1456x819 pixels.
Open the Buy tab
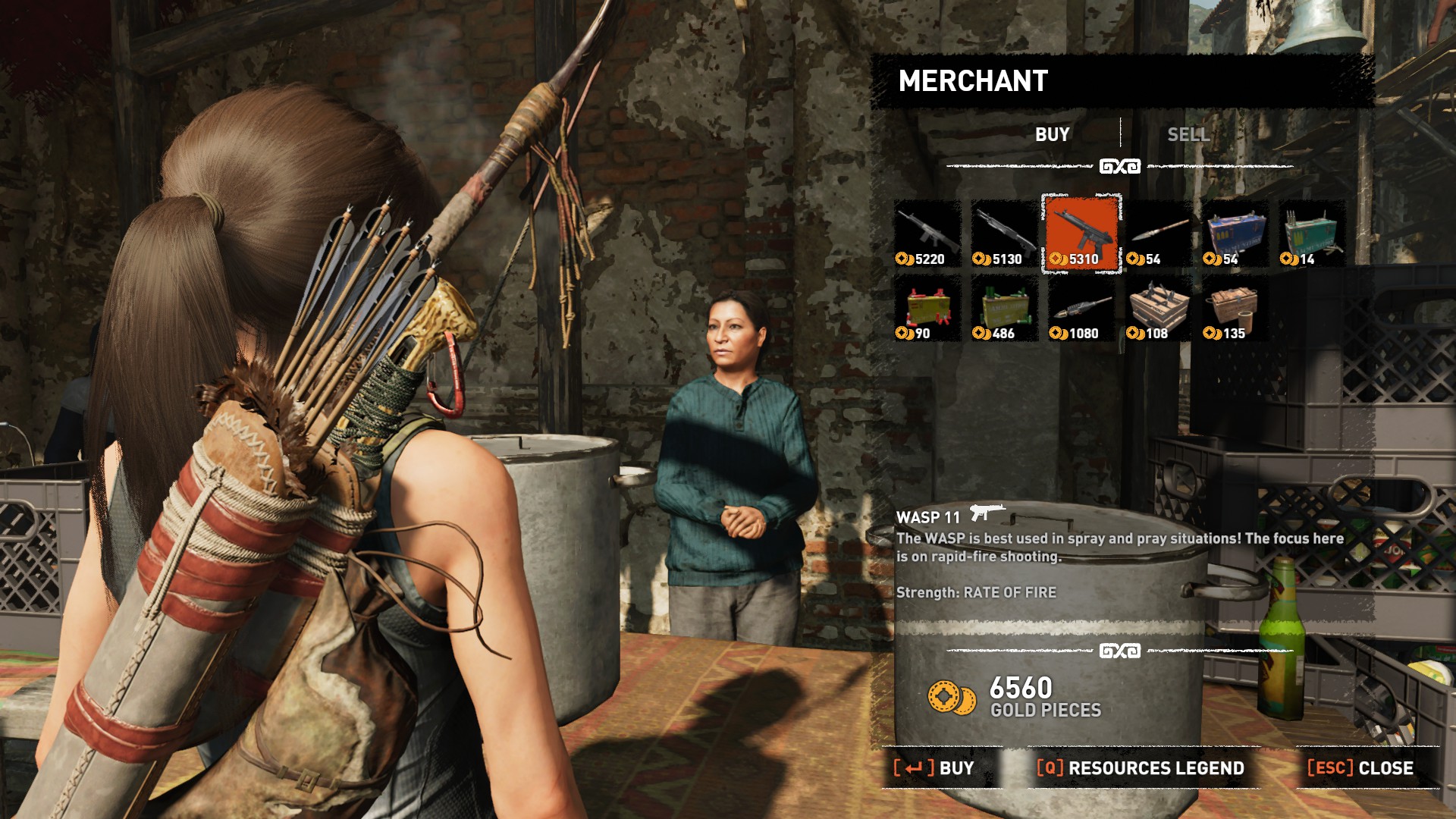[x=1052, y=135]
